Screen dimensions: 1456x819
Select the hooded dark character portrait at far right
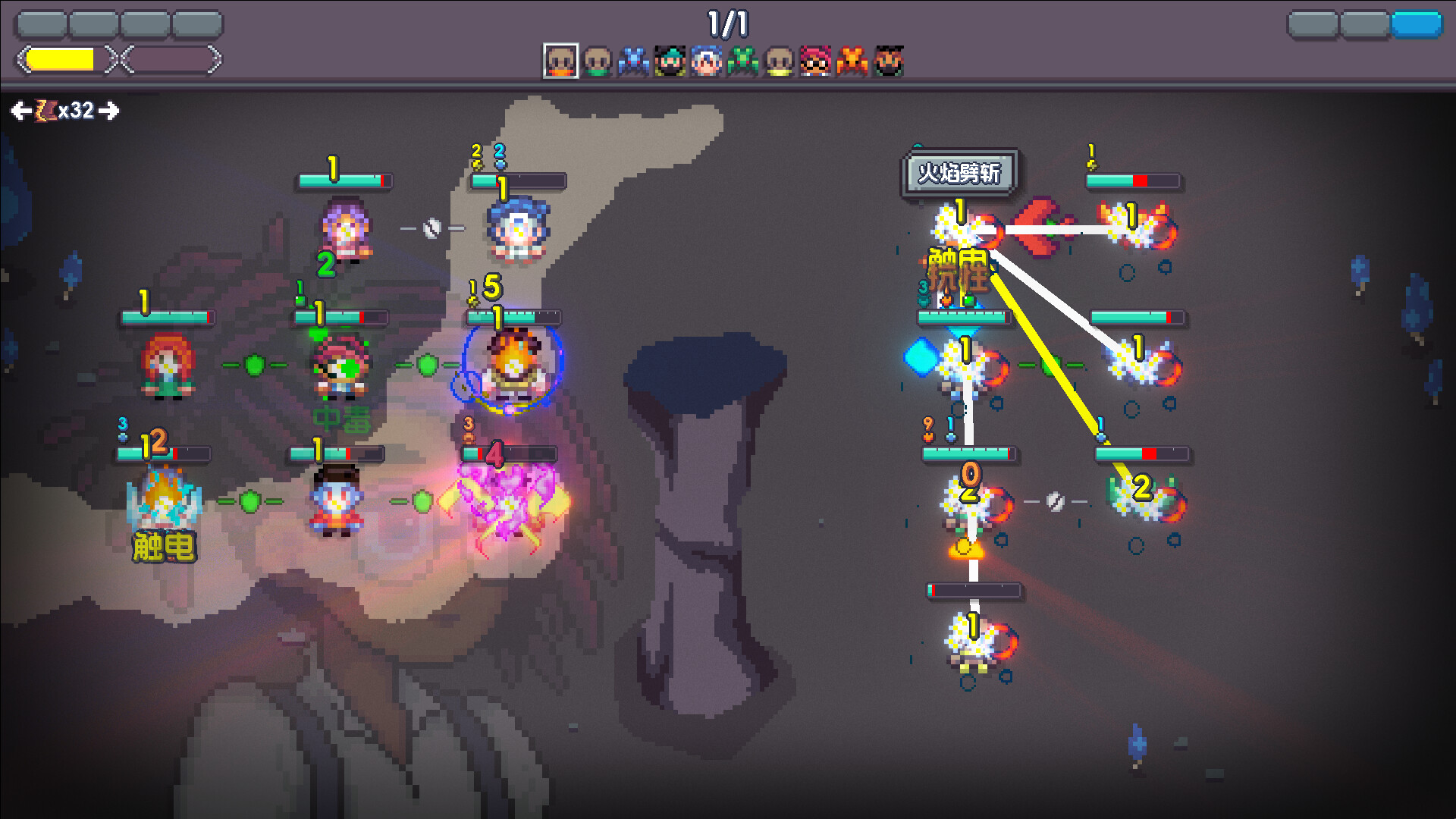[x=889, y=61]
